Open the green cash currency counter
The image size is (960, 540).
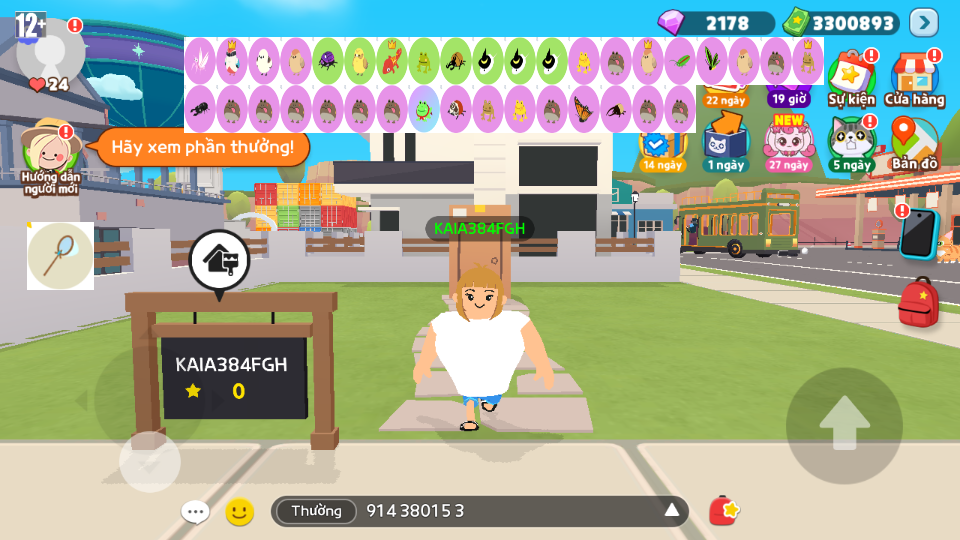point(841,23)
